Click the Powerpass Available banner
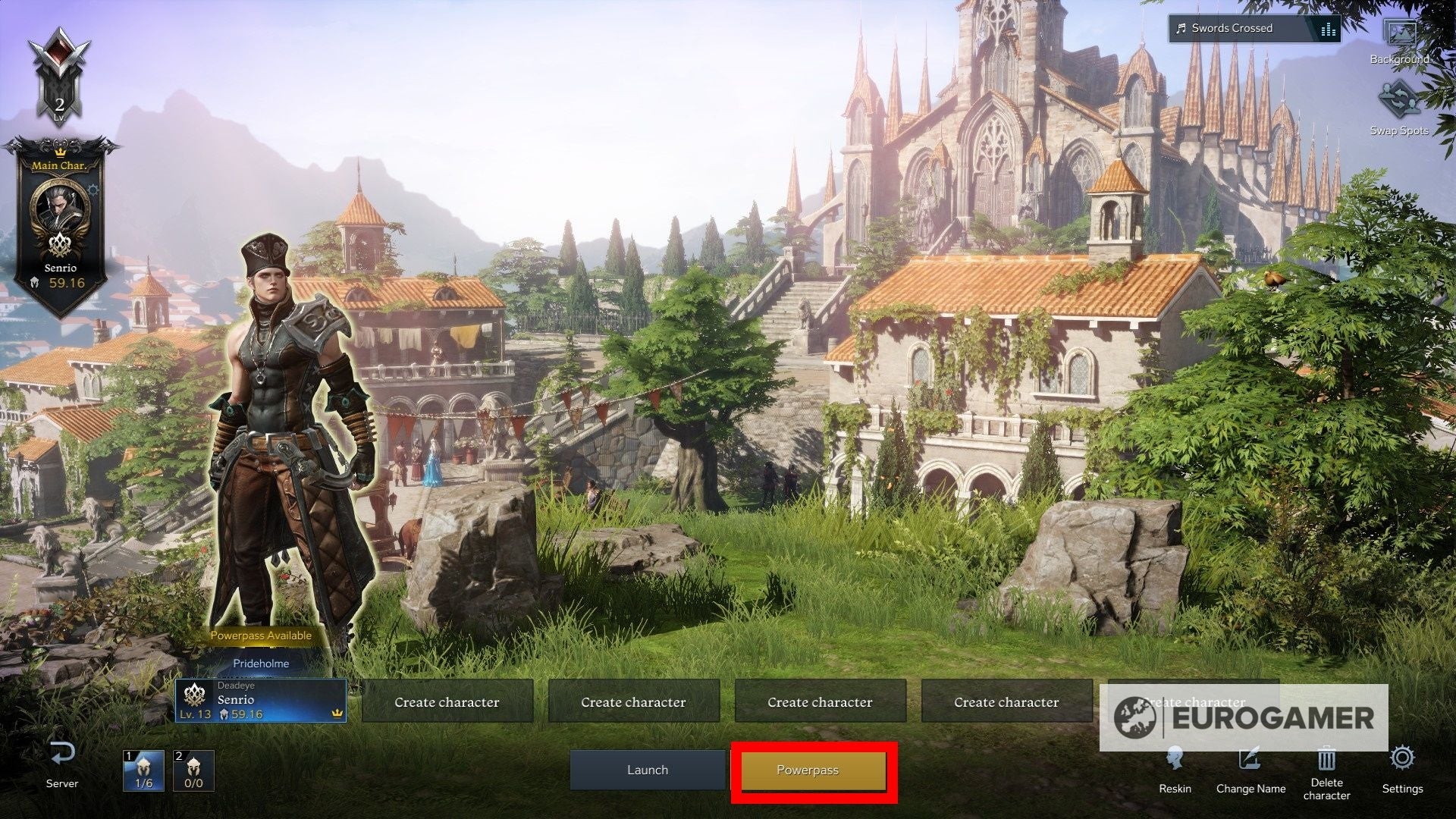 click(x=262, y=635)
